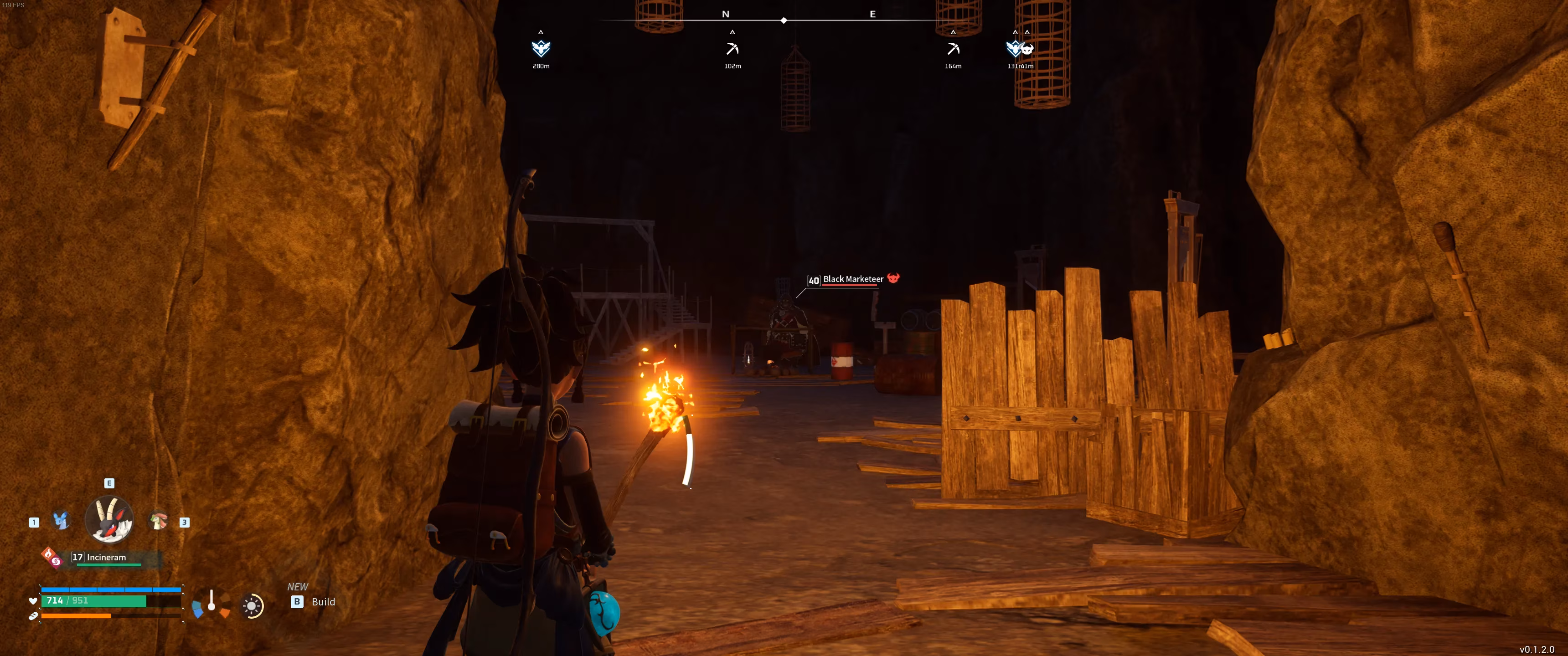Switch to the green and pink Pal
The width and height of the screenshot is (1568, 656).
(x=158, y=520)
